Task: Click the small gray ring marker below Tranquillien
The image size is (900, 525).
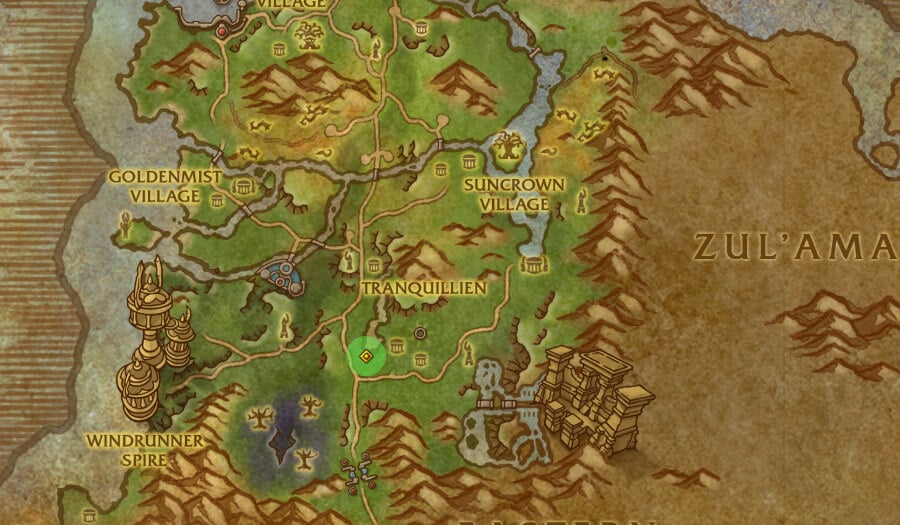Action: pos(421,332)
